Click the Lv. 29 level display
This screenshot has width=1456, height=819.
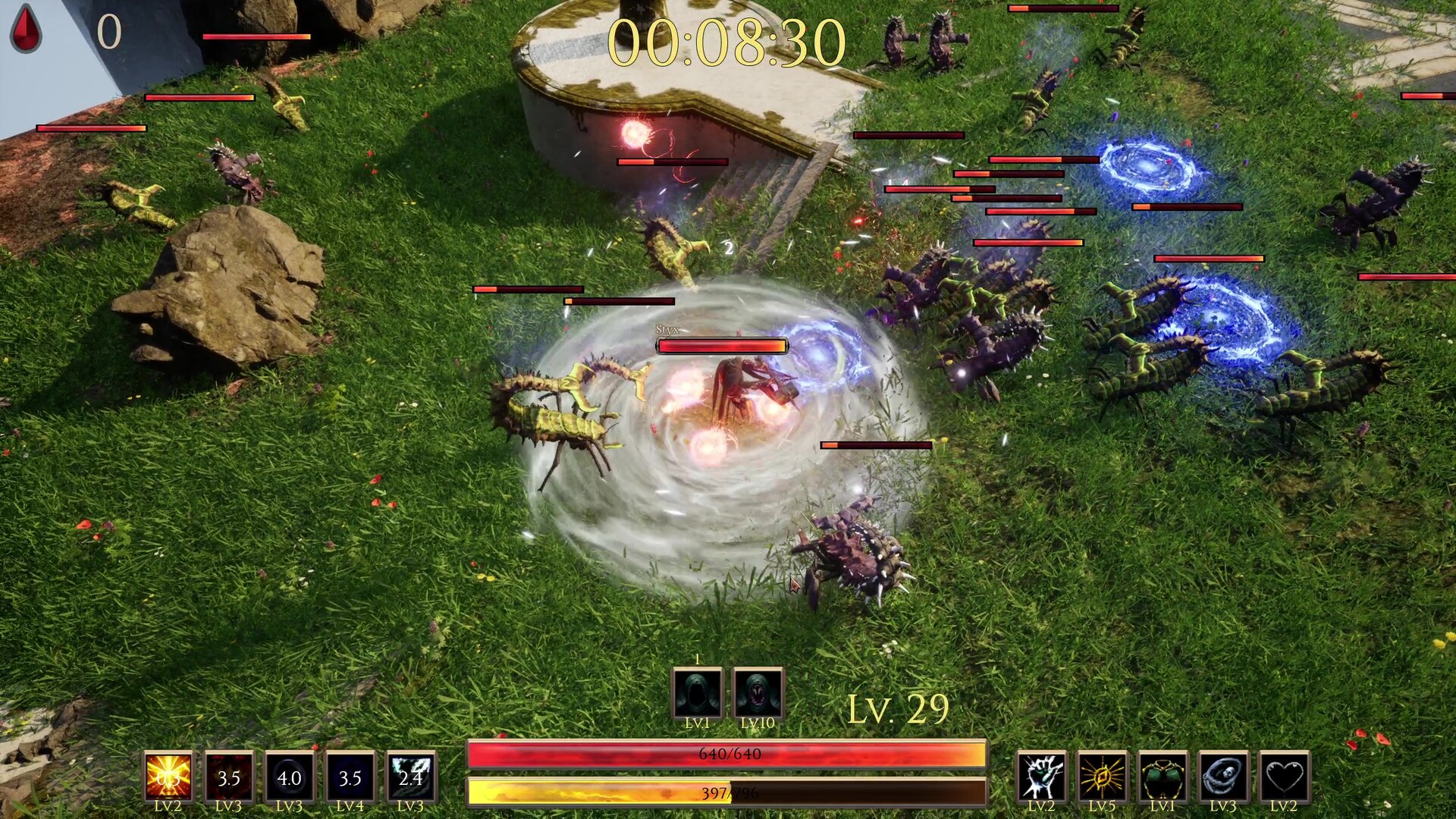(x=899, y=708)
